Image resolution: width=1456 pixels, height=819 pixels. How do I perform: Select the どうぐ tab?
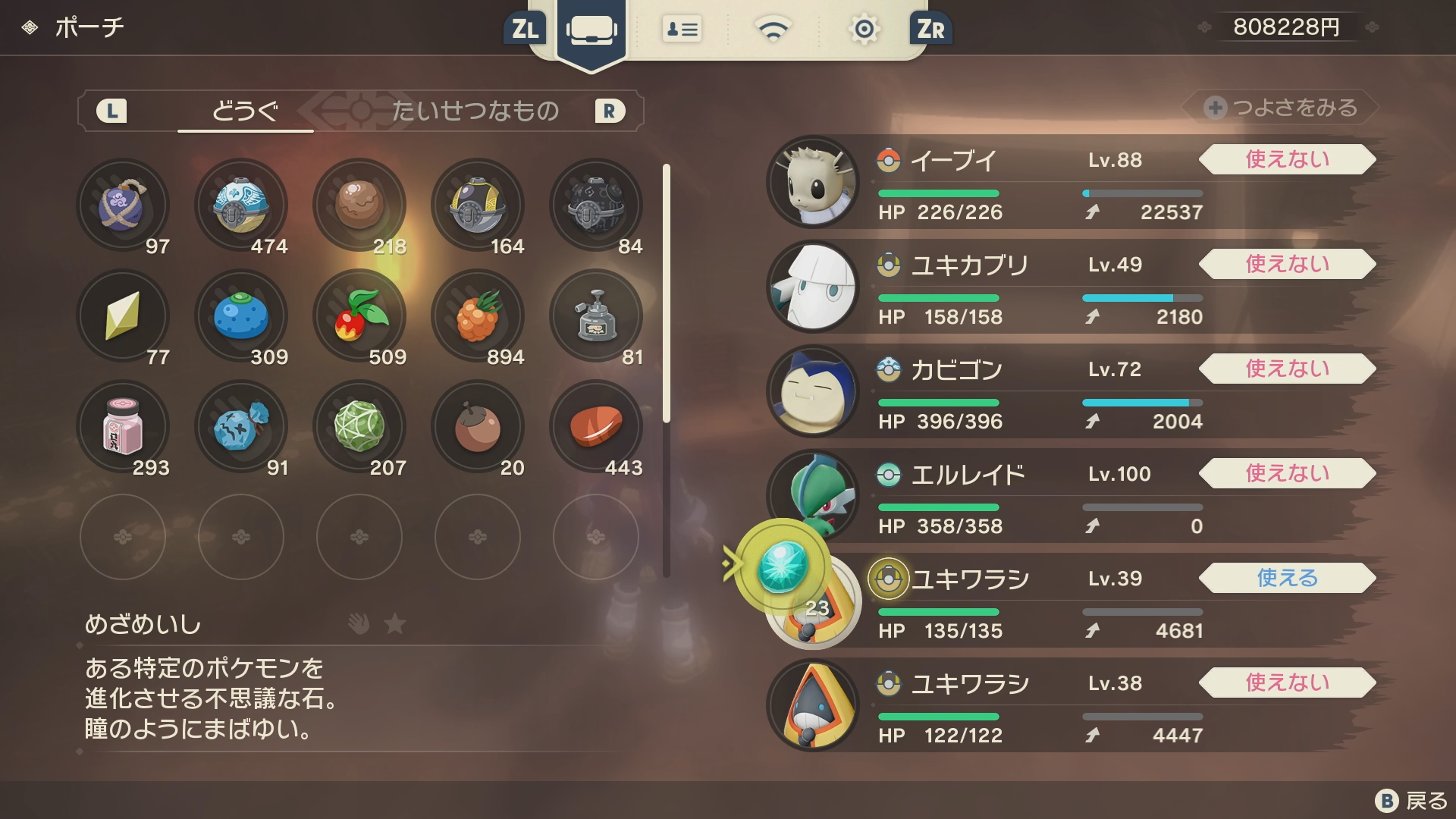tap(245, 111)
